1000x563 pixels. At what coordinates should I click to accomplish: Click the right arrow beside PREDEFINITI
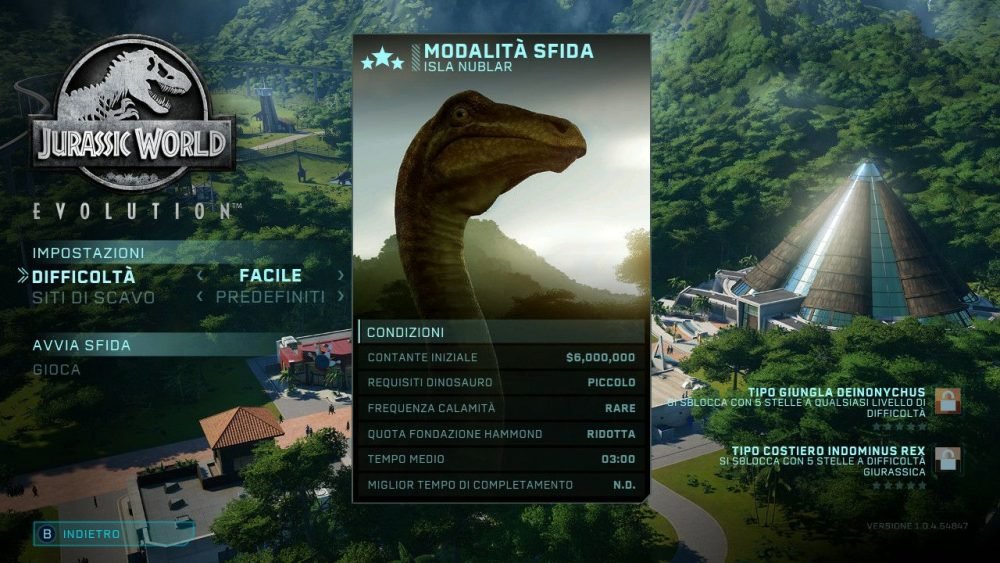[341, 297]
